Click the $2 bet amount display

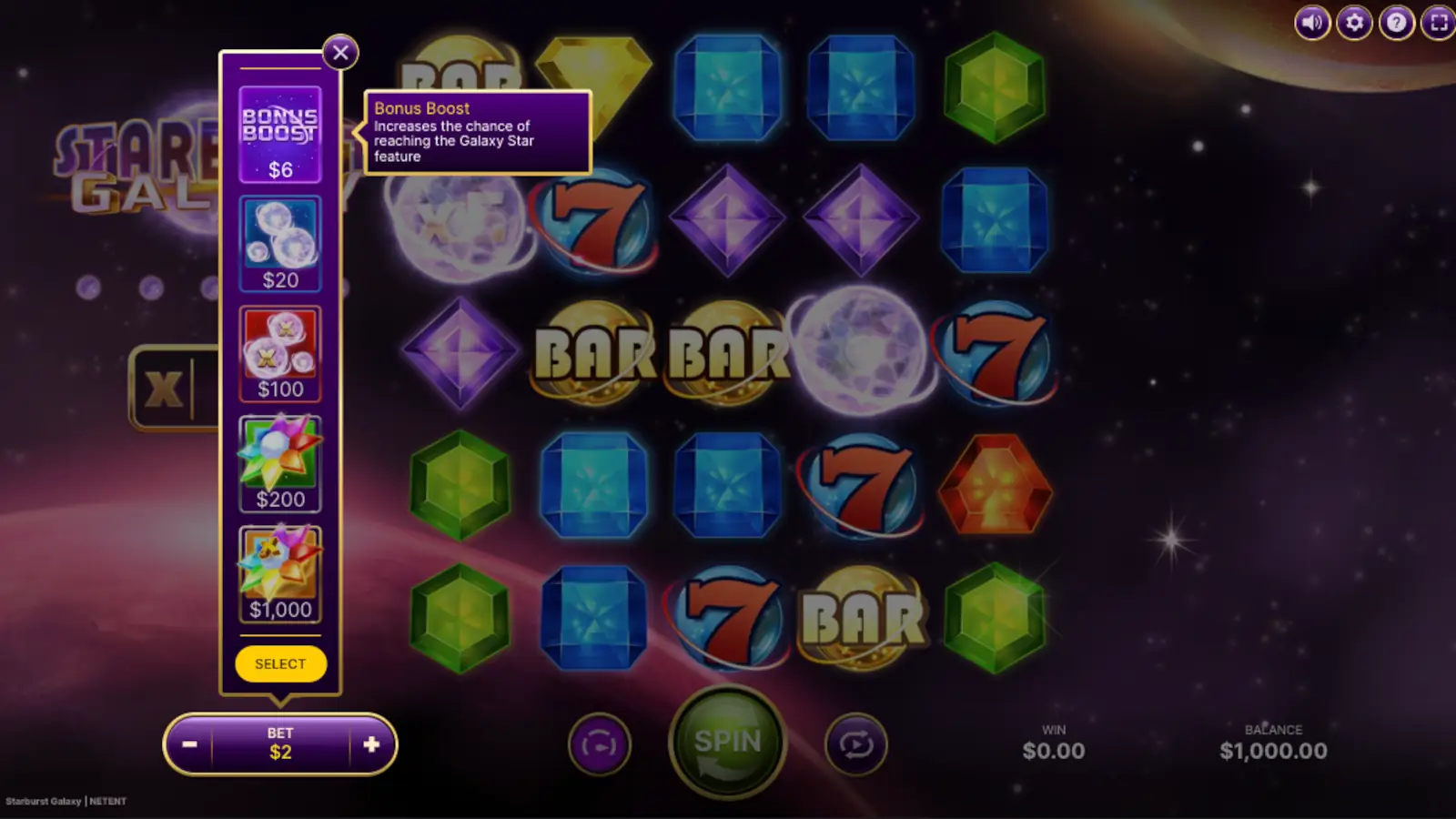click(x=280, y=744)
